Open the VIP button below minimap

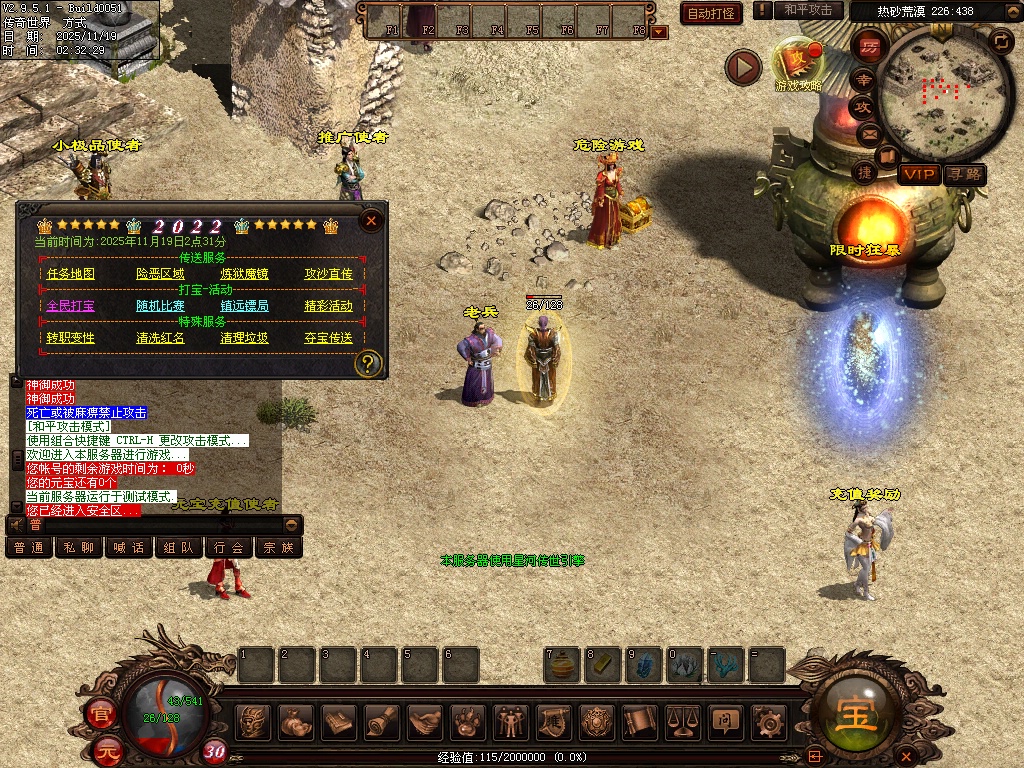tap(918, 174)
